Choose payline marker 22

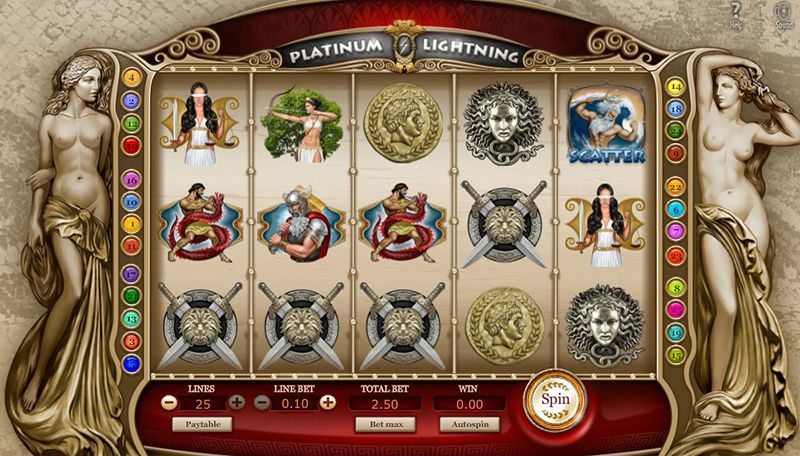(675, 187)
